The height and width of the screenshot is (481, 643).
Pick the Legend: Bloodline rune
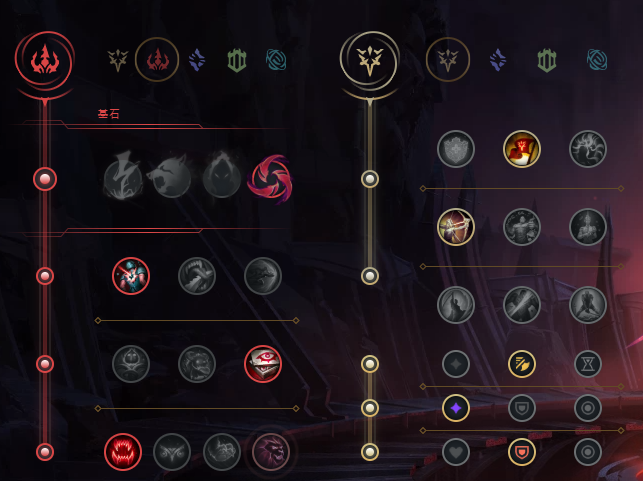pyautogui.click(x=588, y=227)
